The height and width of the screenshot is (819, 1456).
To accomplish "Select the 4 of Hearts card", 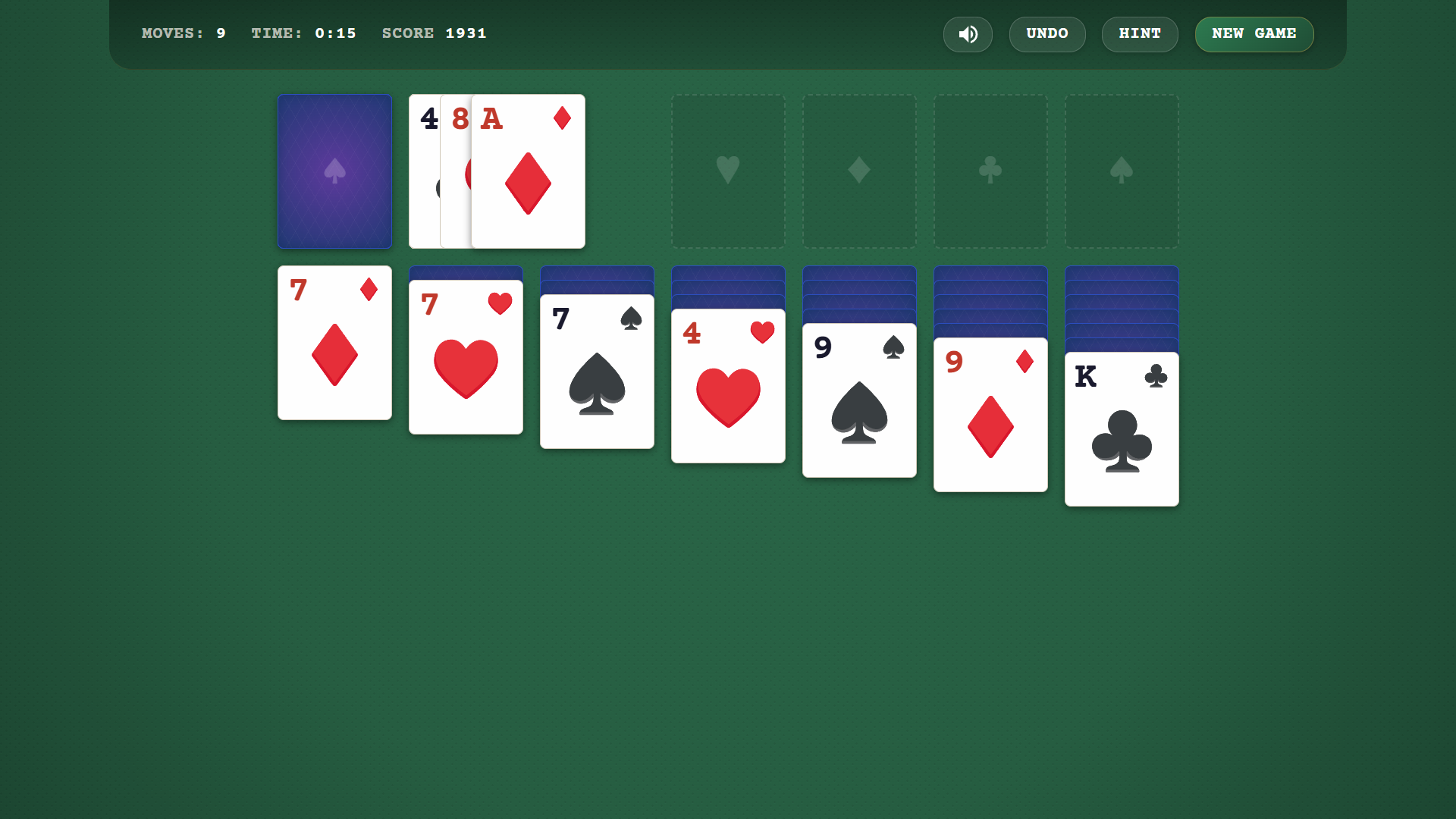I will tap(727, 384).
